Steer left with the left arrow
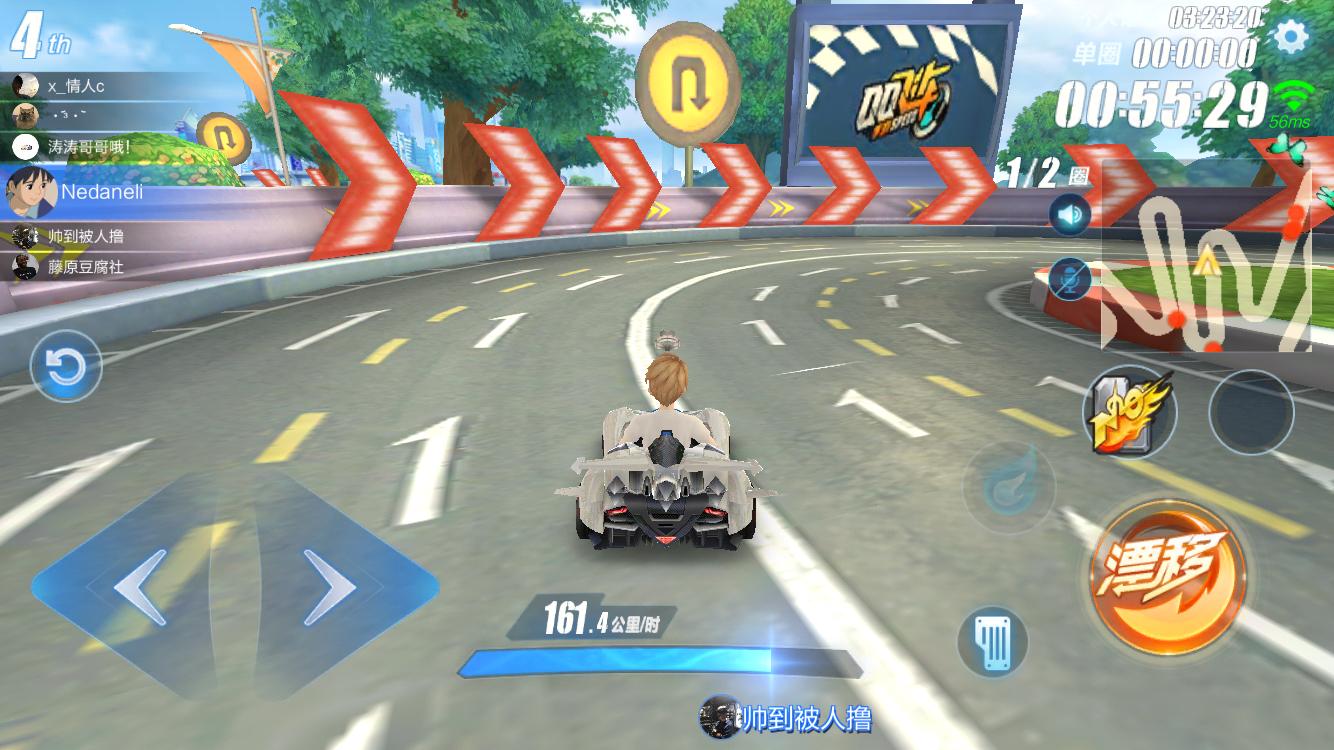 point(140,587)
